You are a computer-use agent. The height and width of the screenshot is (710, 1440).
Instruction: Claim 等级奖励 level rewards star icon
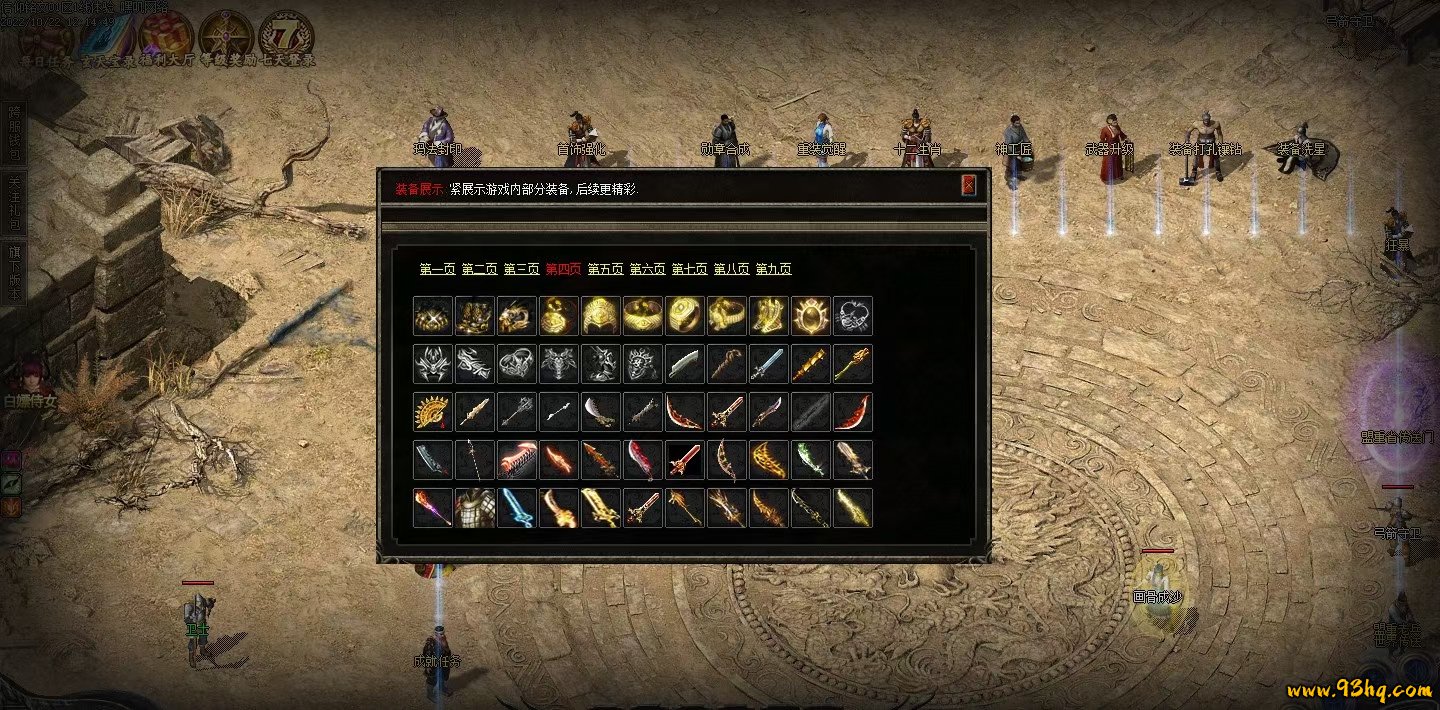coord(226,37)
